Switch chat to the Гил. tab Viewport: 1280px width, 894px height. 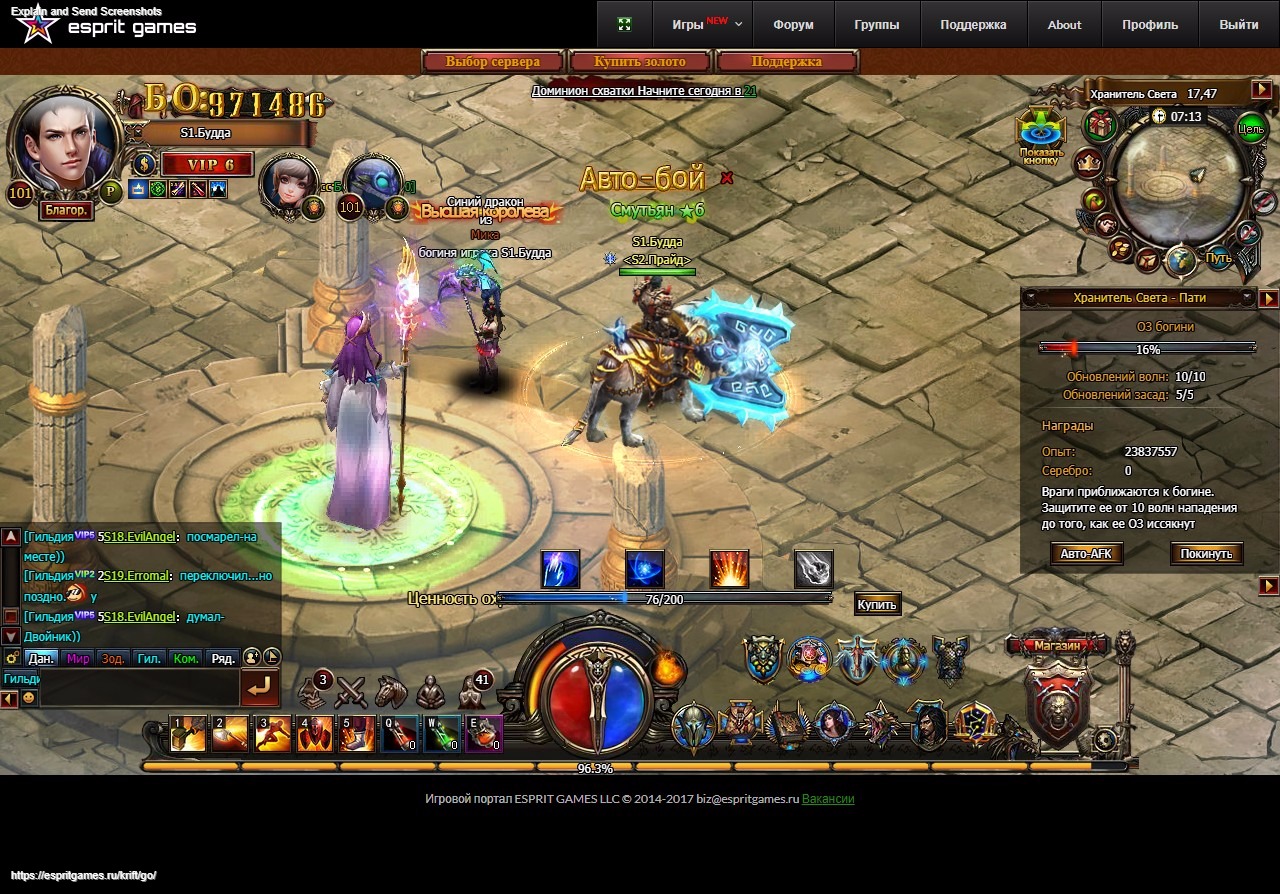coord(149,658)
